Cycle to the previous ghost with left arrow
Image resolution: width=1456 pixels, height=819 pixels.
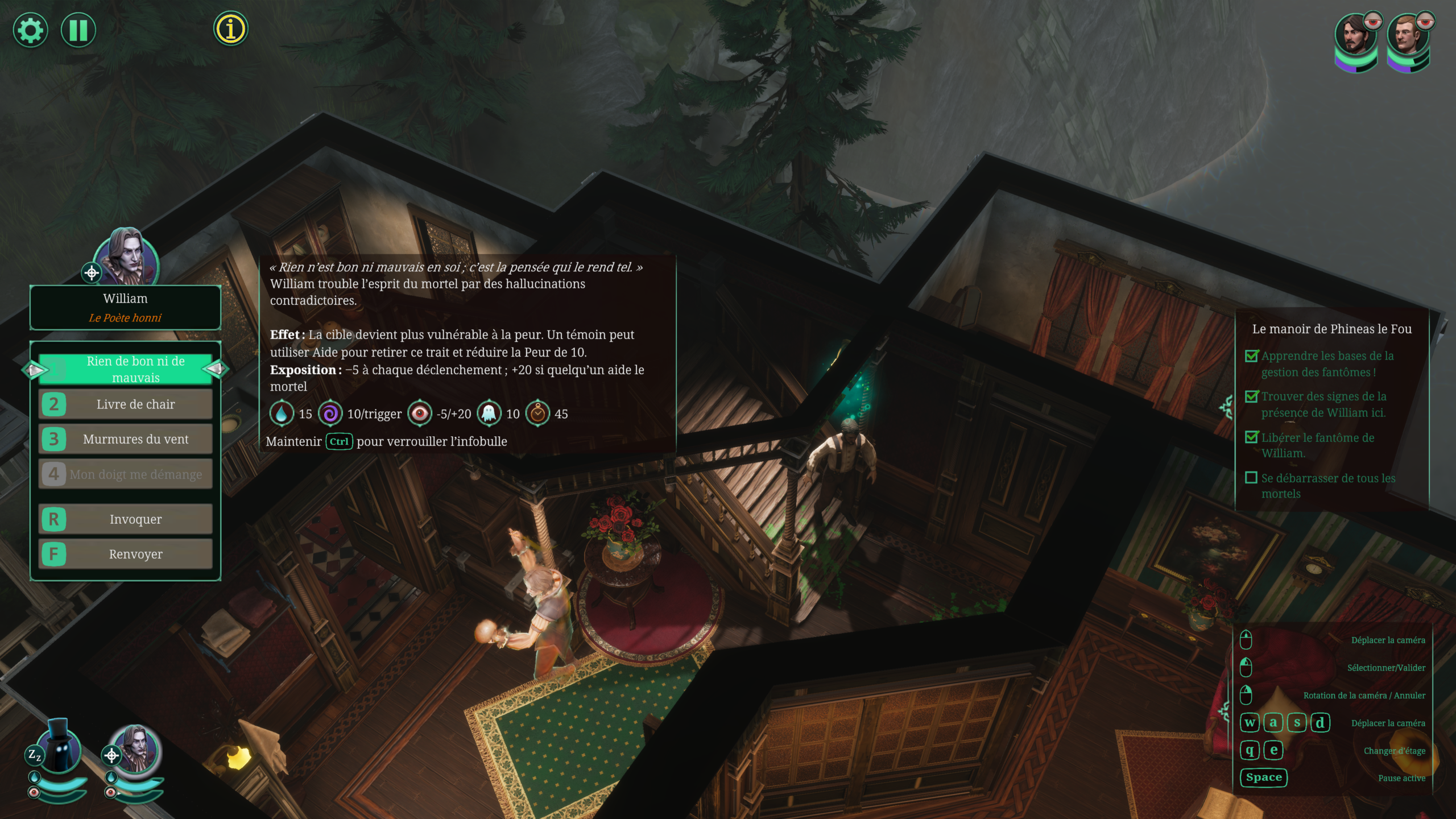[34, 370]
